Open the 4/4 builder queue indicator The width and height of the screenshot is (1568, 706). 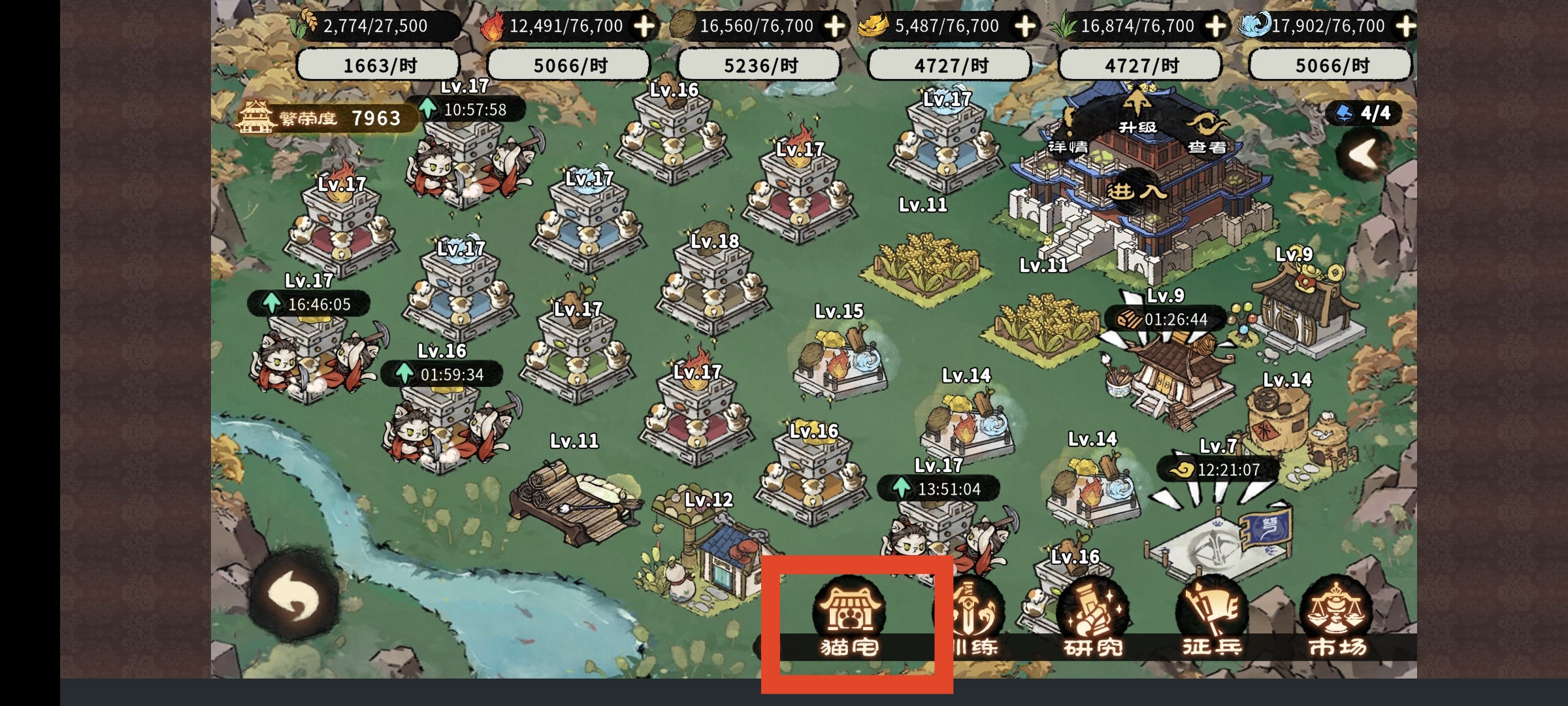pyautogui.click(x=1365, y=113)
